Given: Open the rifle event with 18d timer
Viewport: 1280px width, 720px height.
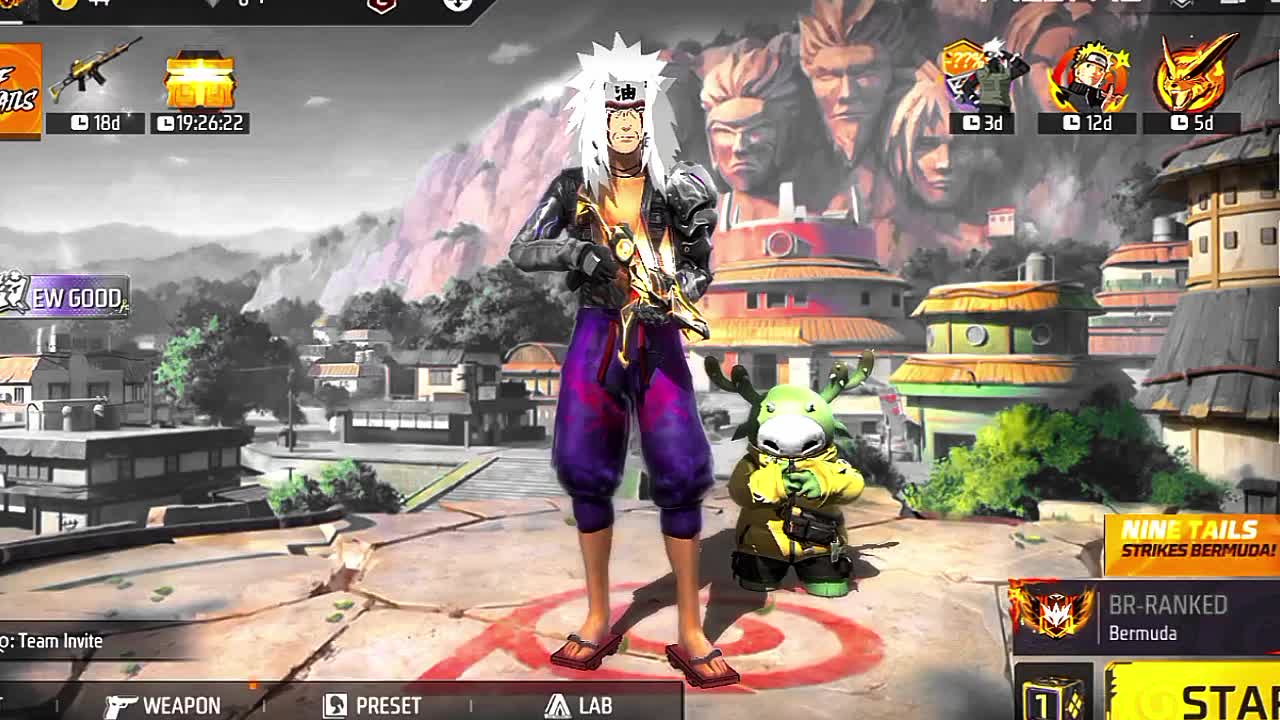Looking at the screenshot, I should click(95, 83).
